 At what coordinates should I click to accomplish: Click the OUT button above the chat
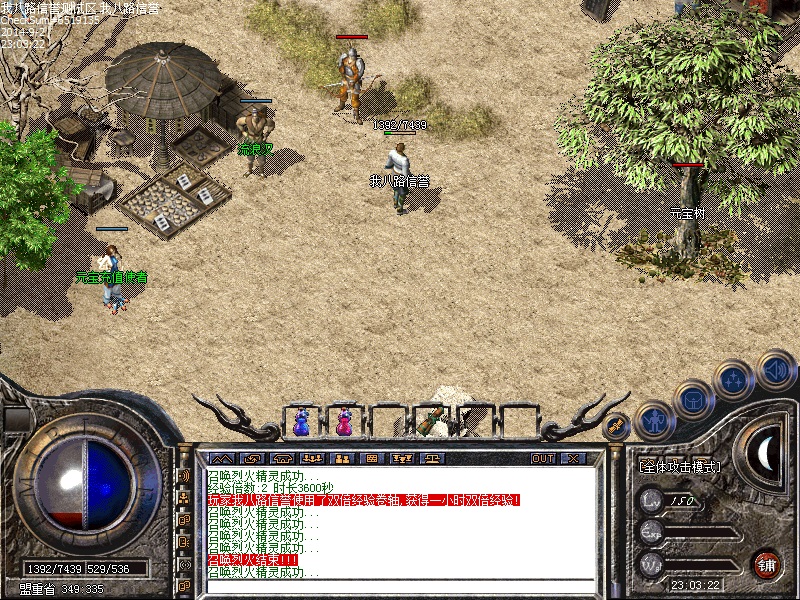tap(543, 458)
